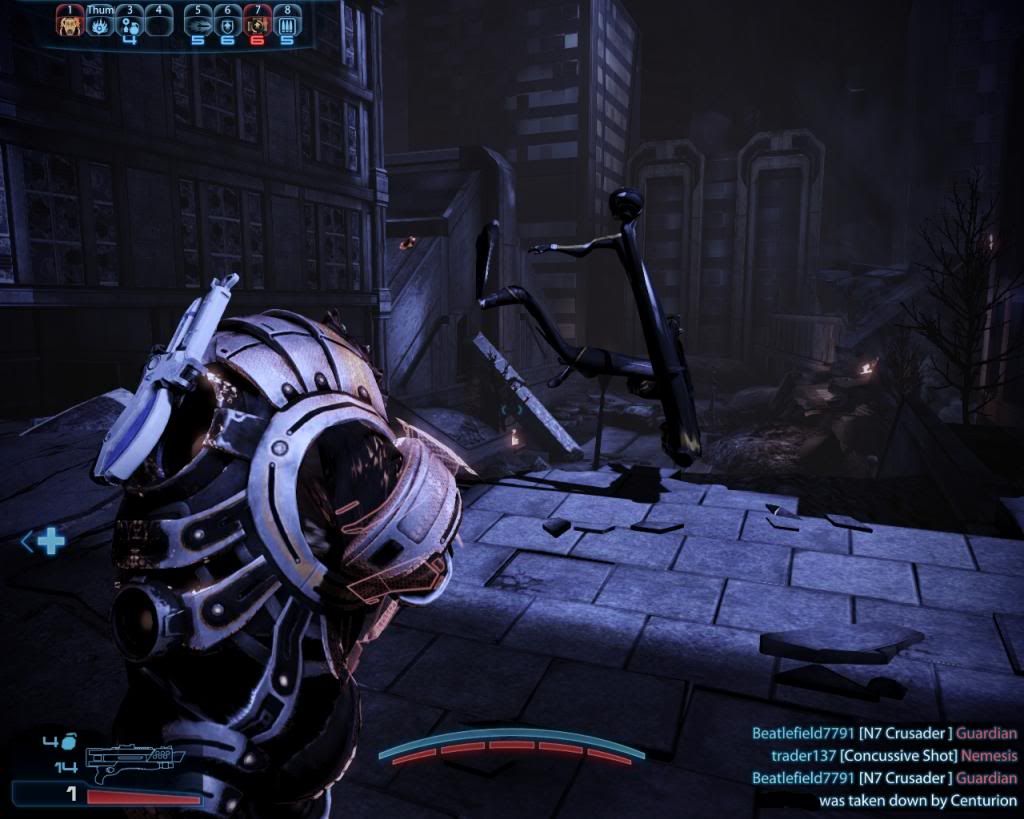Viewport: 1024px width, 819px height.
Task: Use the thermal clip ammo pack in slot 8
Action: pyautogui.click(x=287, y=25)
